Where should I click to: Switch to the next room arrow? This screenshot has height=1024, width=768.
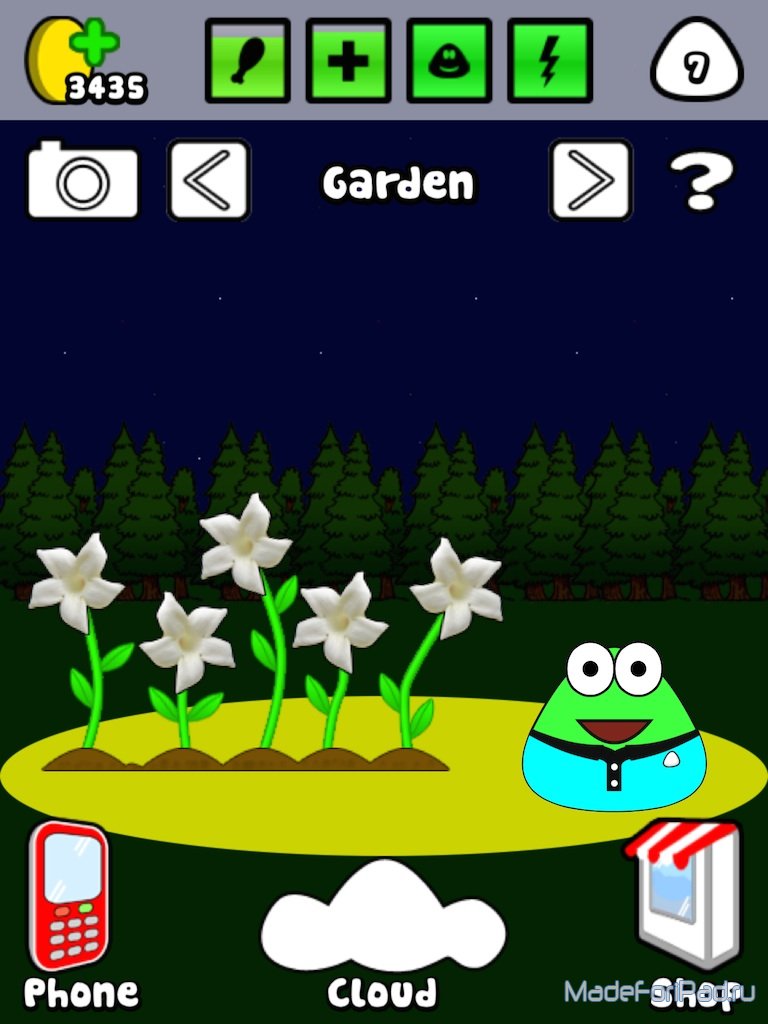point(590,180)
